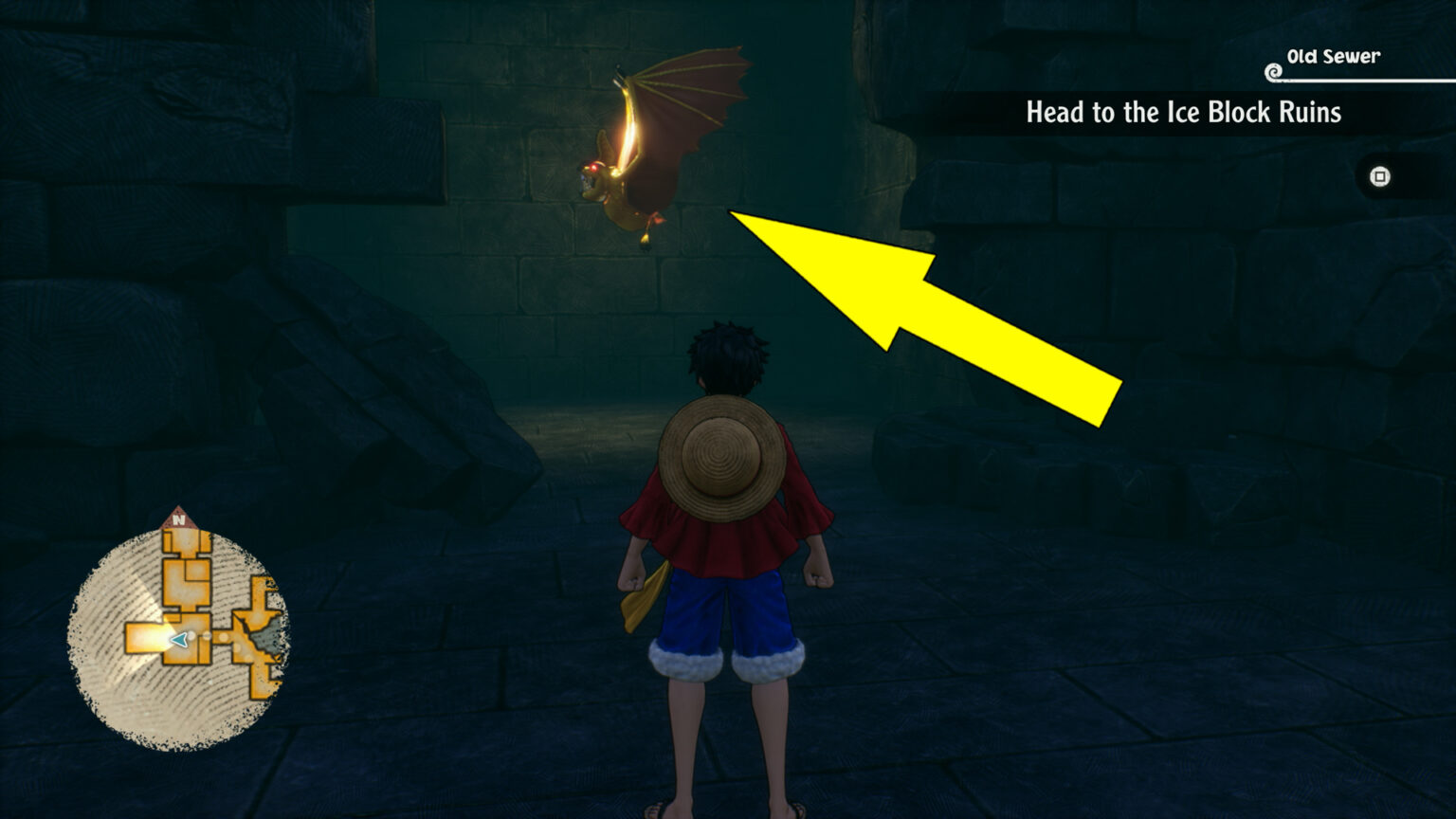
Task: Expand the Head to the Ice Block Ruins objective
Action: pos(1183,112)
